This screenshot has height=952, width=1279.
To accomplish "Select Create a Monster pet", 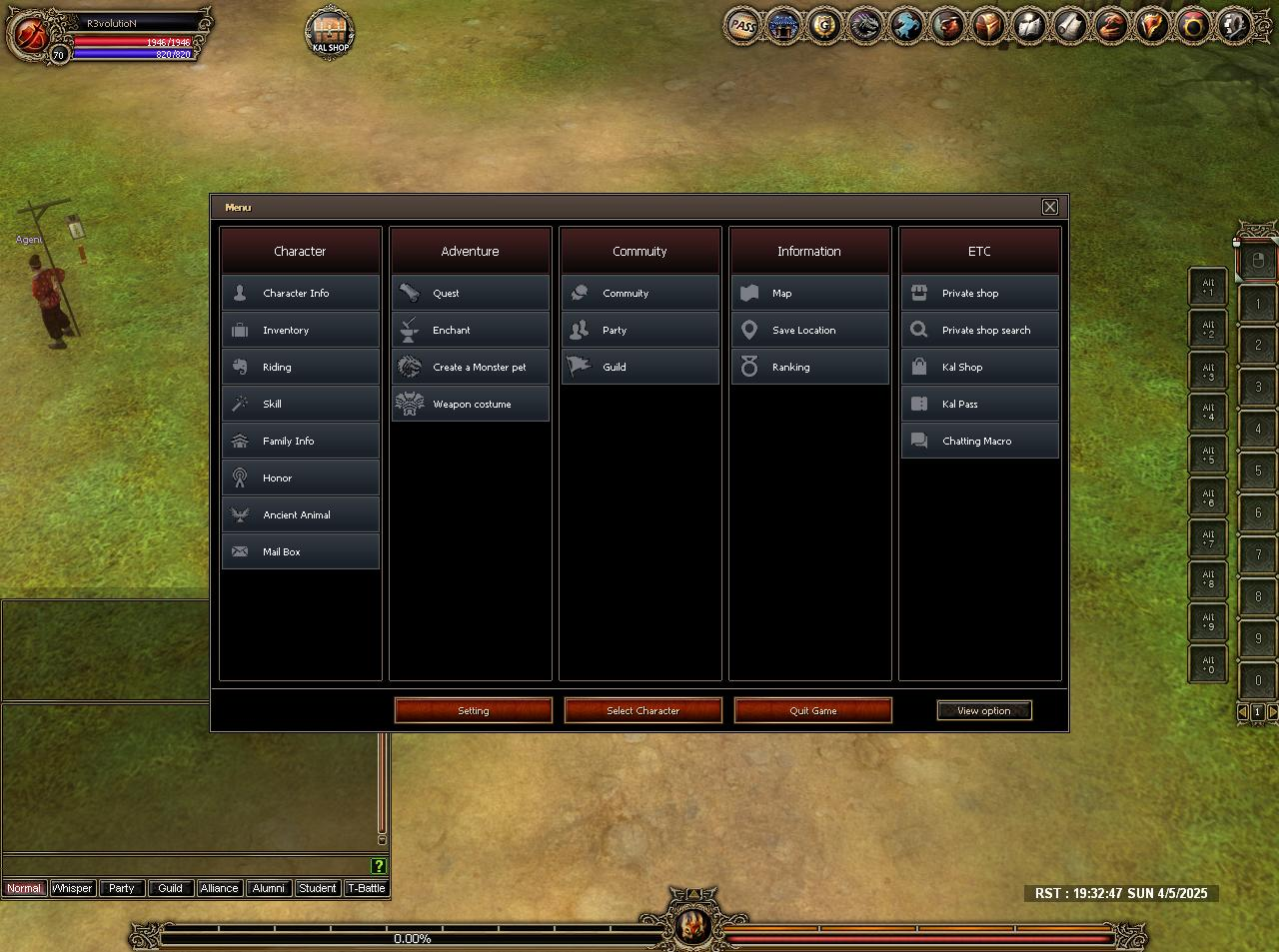I will (x=470, y=367).
